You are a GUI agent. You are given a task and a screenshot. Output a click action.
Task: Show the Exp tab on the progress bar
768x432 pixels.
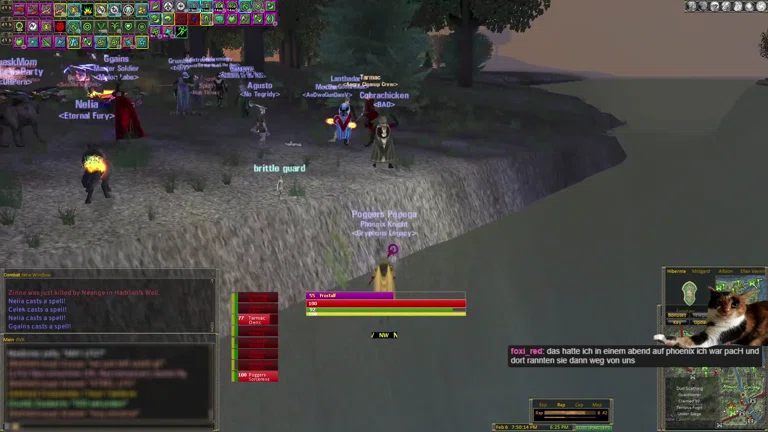[543, 404]
